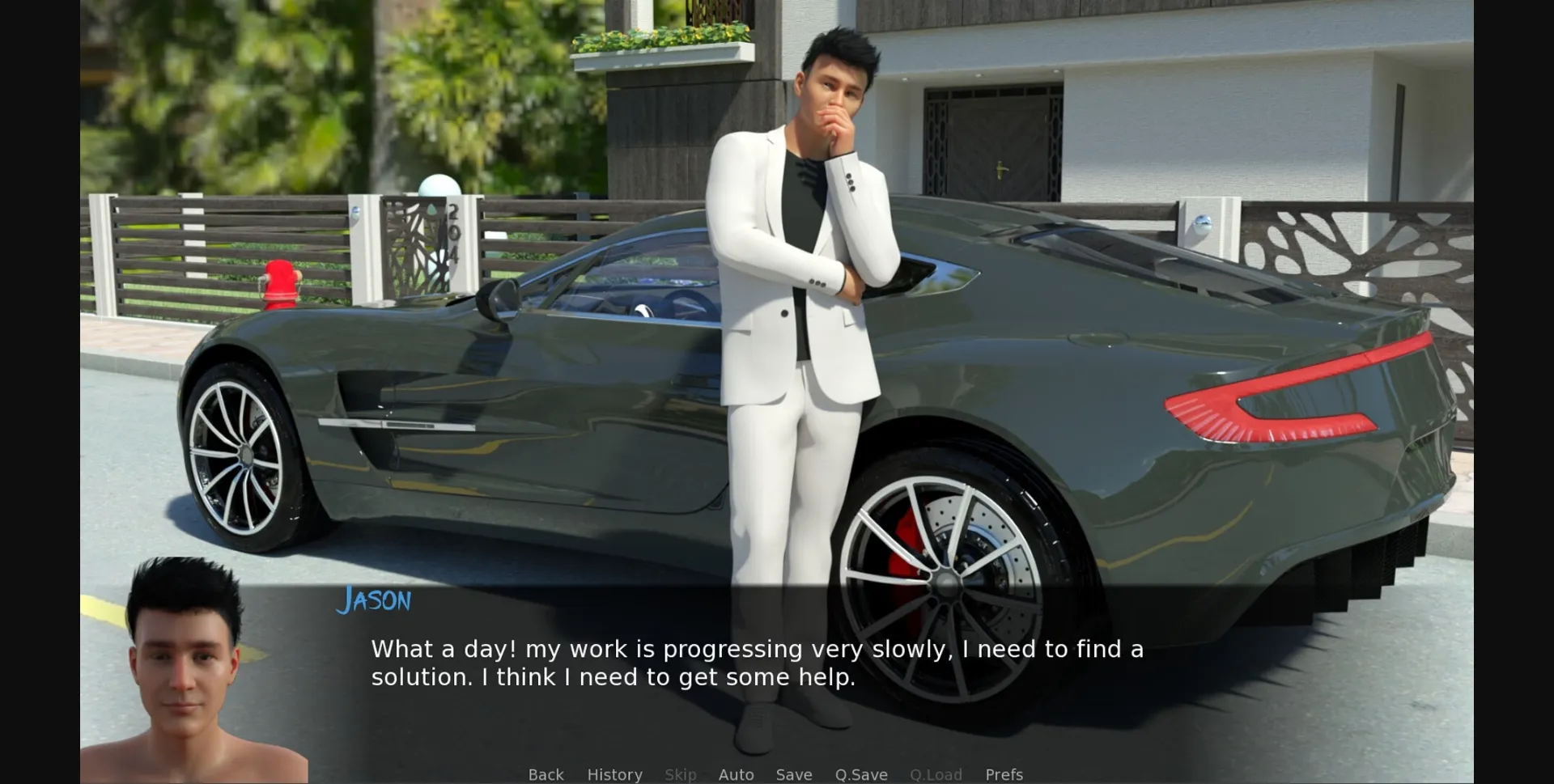
Task: Click the greyed-out Q.Load label
Action: click(936, 774)
